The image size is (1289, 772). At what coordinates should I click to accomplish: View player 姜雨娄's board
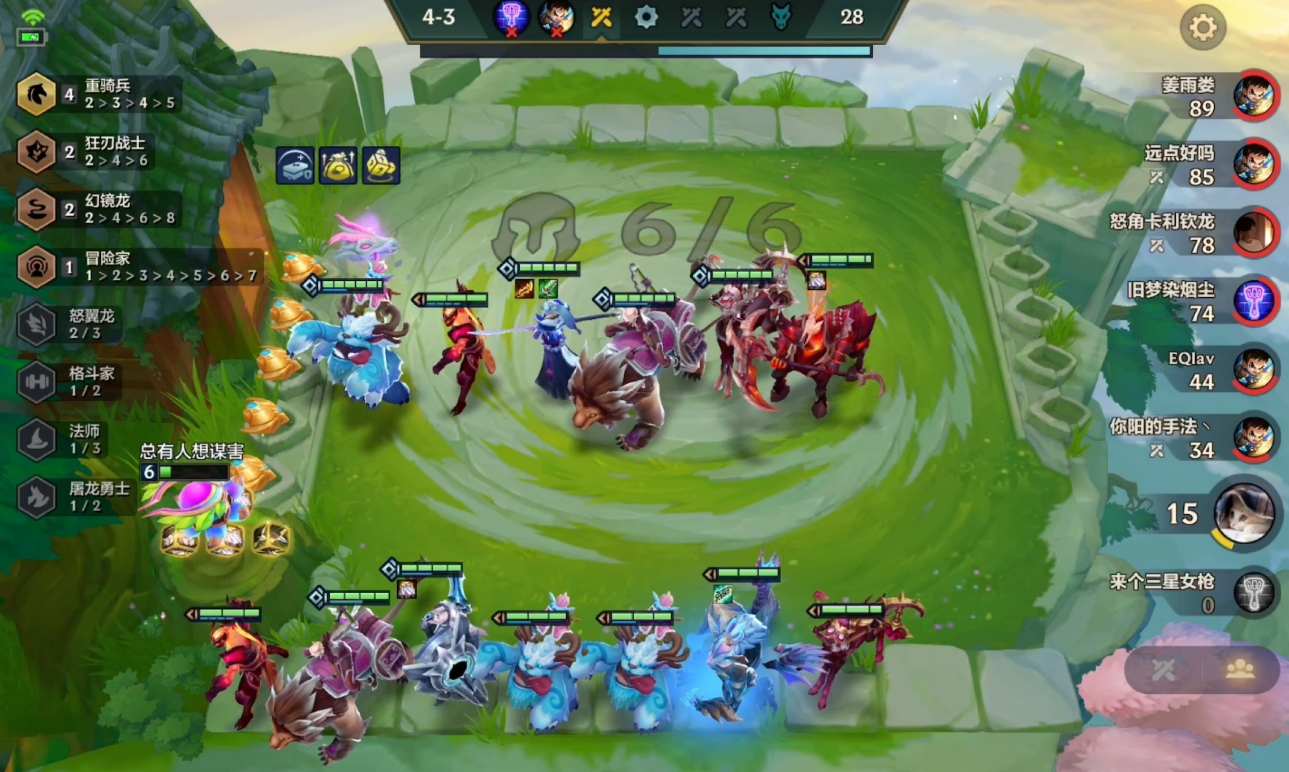pyautogui.click(x=1254, y=96)
